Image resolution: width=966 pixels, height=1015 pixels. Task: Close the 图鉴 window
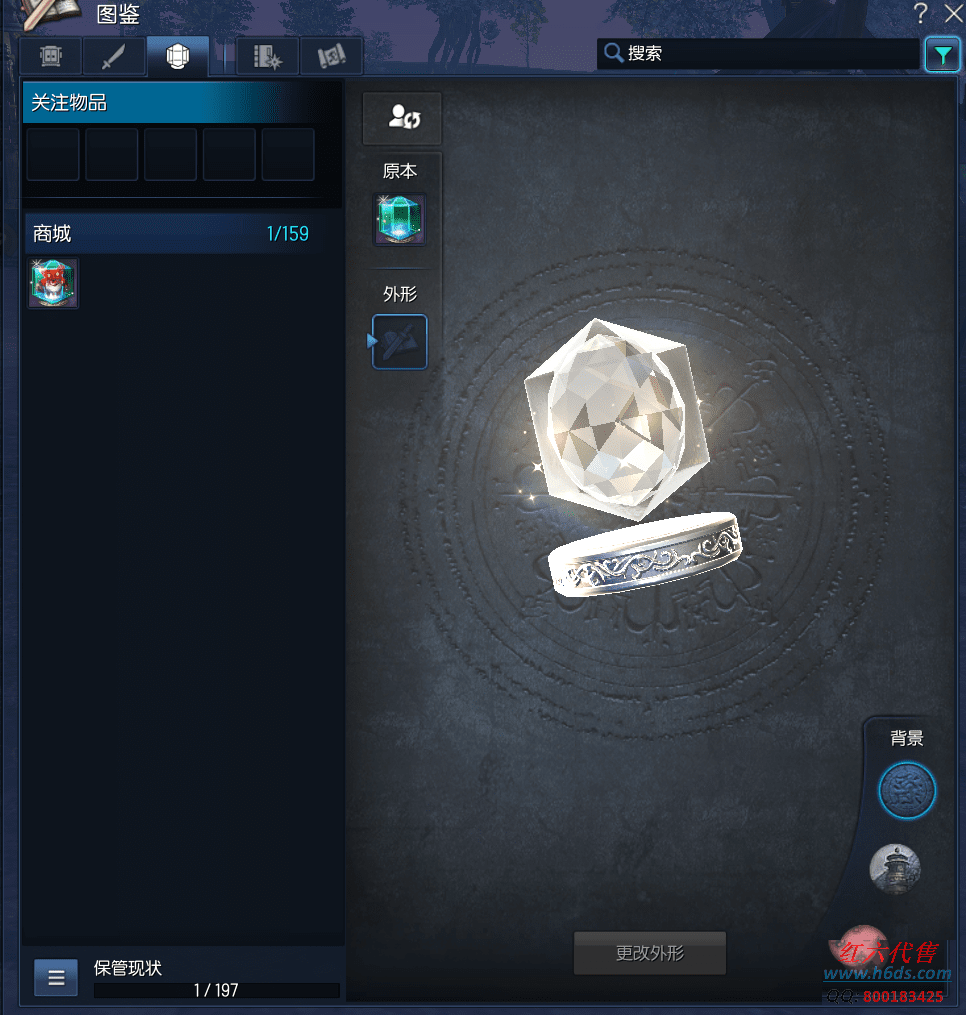pos(952,13)
